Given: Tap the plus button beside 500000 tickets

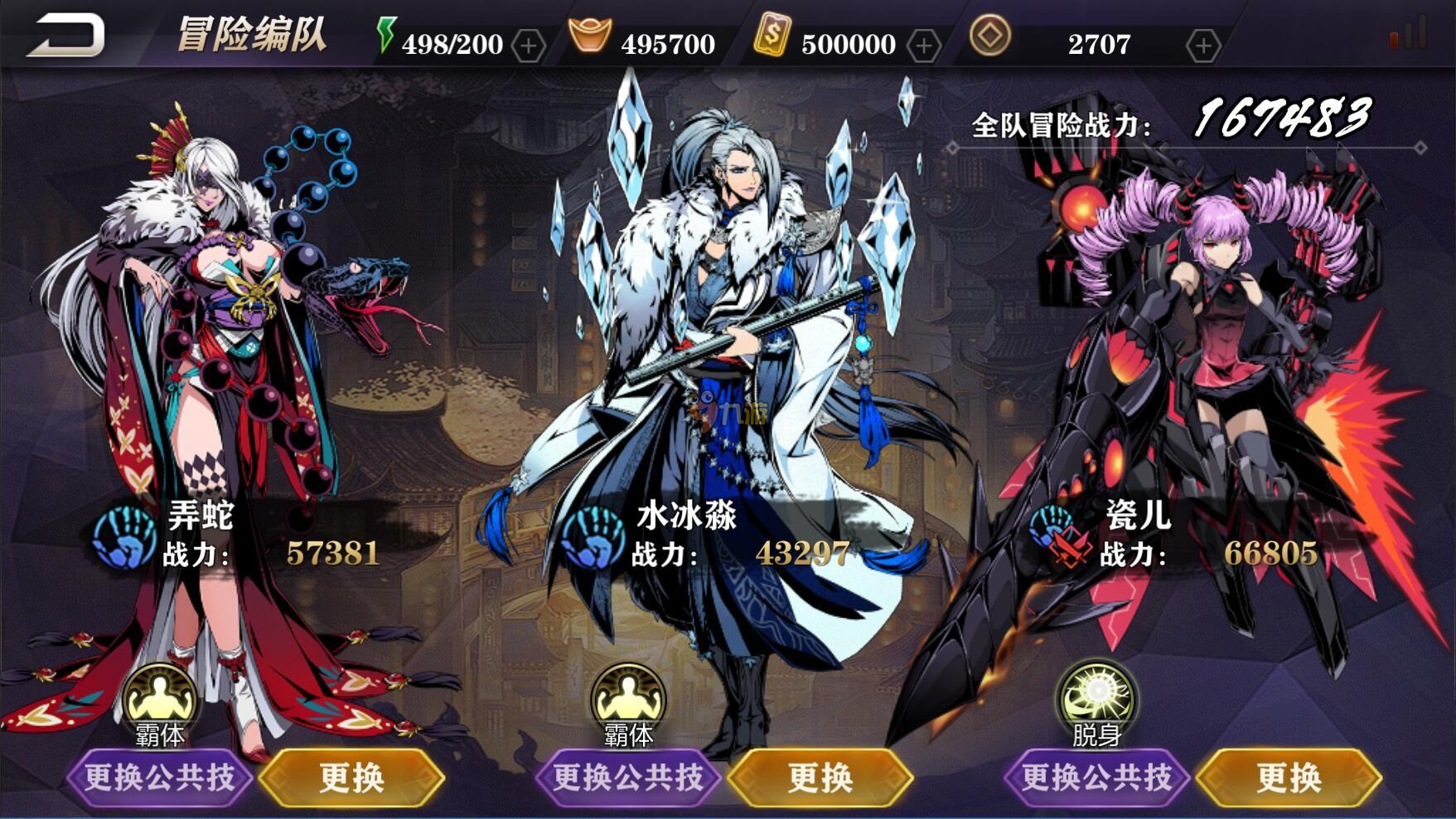Looking at the screenshot, I should 923,46.
